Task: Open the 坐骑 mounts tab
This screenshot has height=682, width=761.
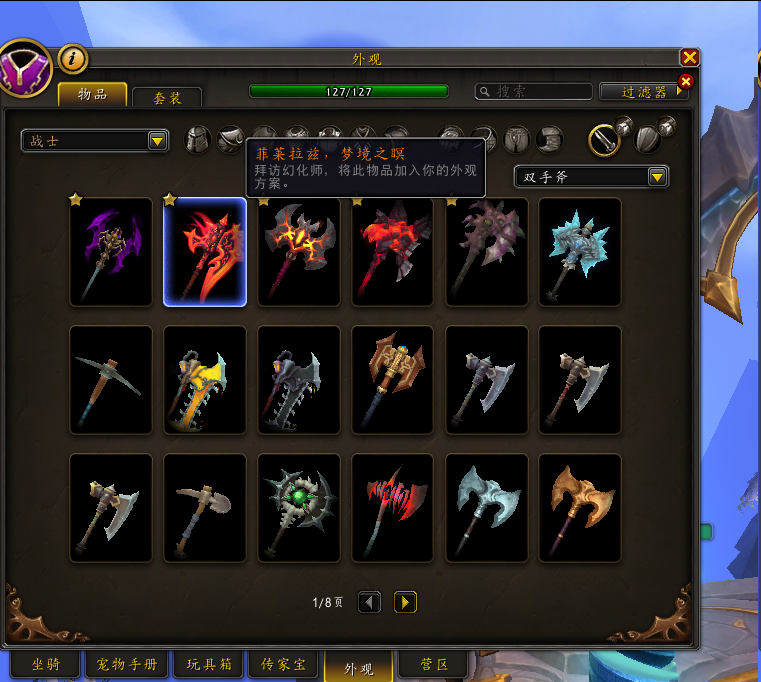Action: pos(46,664)
